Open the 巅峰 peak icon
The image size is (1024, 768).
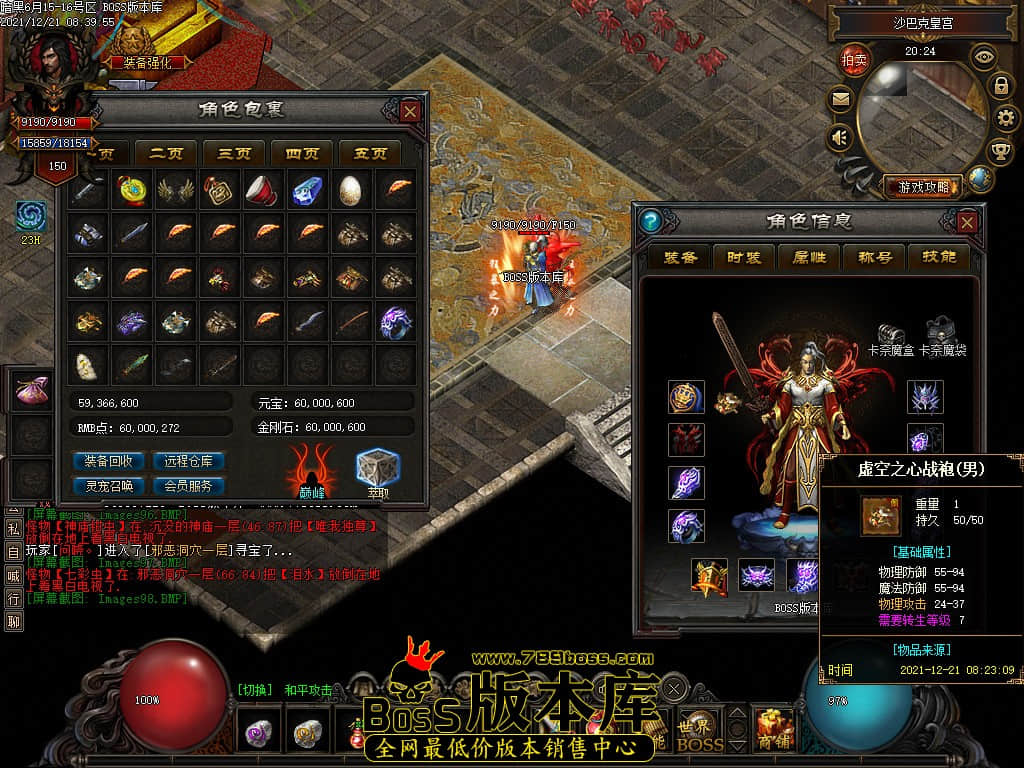coord(312,470)
